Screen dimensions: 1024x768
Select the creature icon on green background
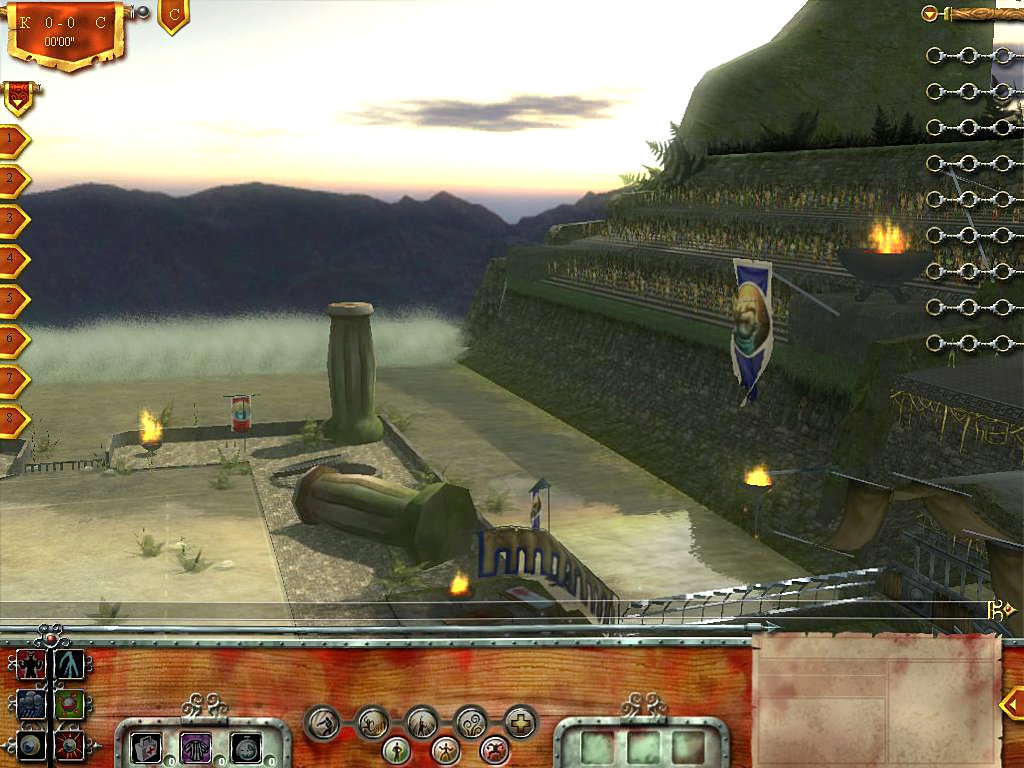tap(70, 705)
